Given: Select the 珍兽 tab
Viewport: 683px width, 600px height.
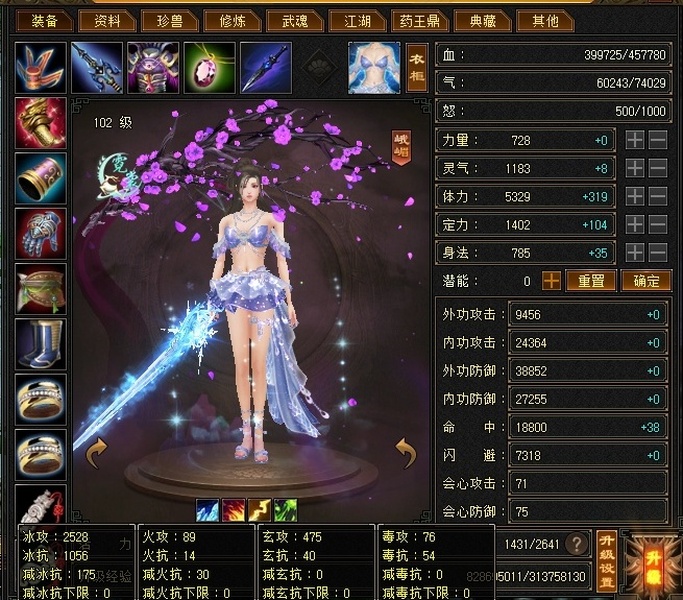Looking at the screenshot, I should click(172, 20).
